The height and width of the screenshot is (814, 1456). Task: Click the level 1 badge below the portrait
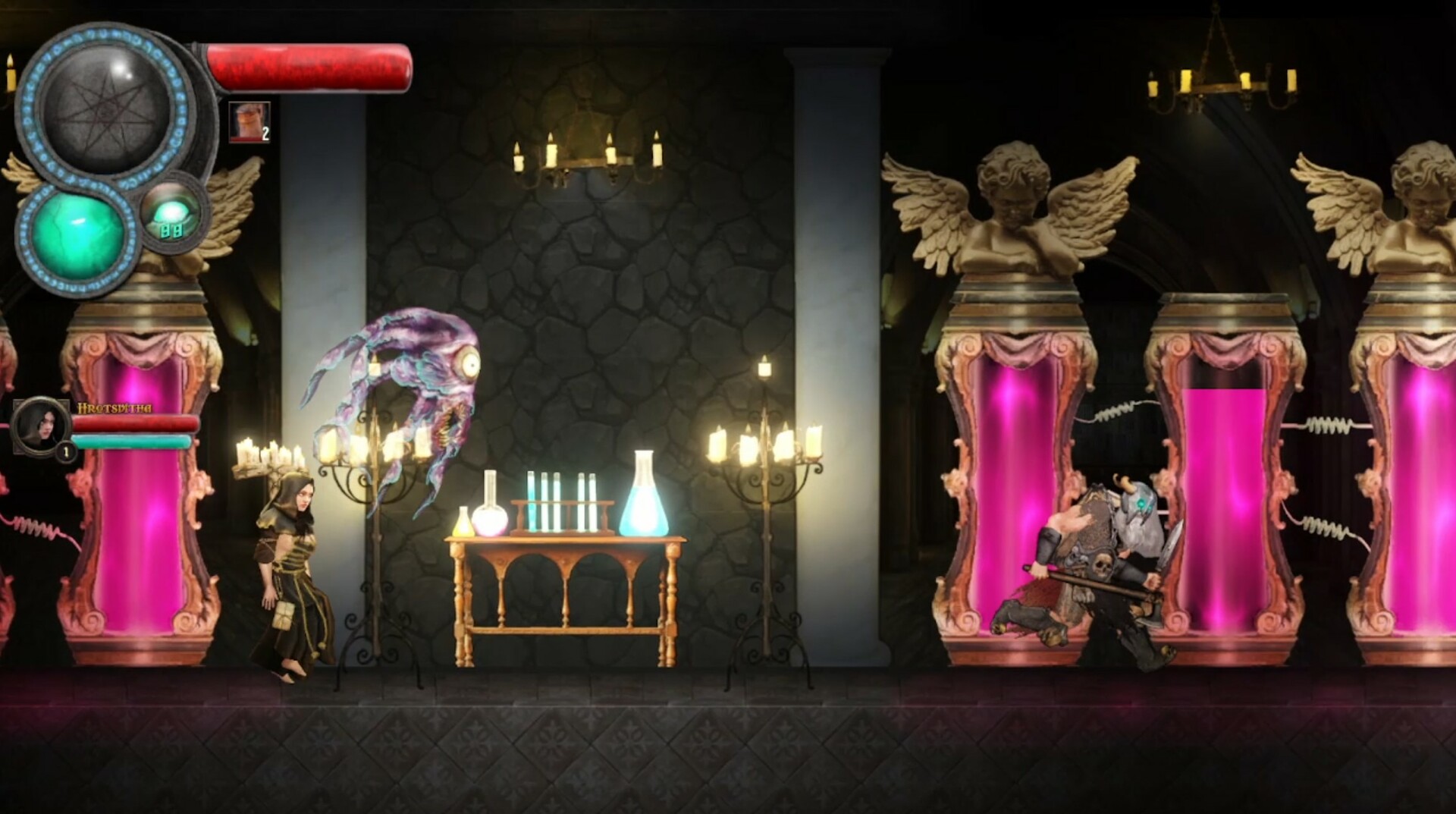point(65,453)
